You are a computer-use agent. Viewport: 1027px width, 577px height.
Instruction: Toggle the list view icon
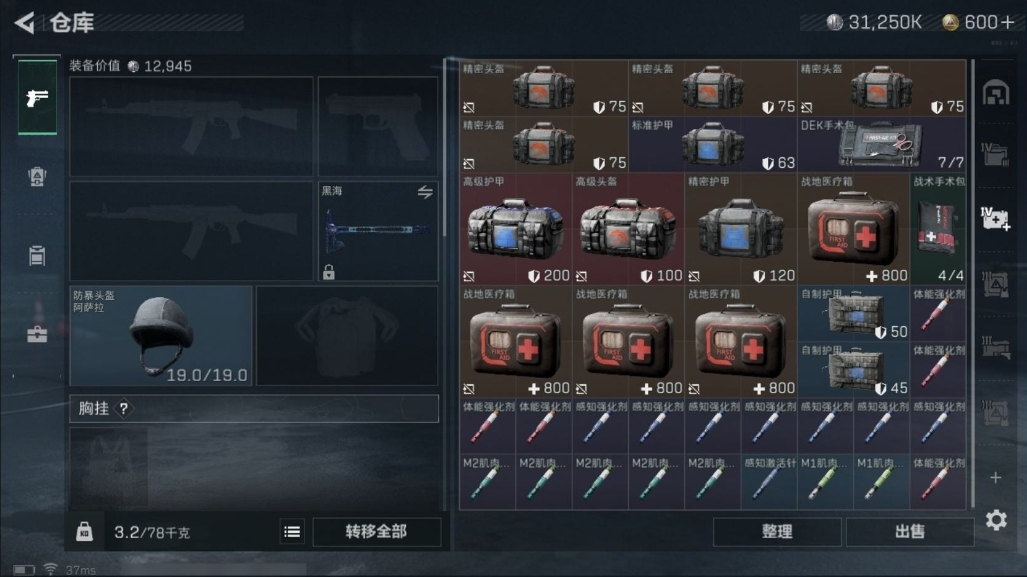click(x=292, y=532)
